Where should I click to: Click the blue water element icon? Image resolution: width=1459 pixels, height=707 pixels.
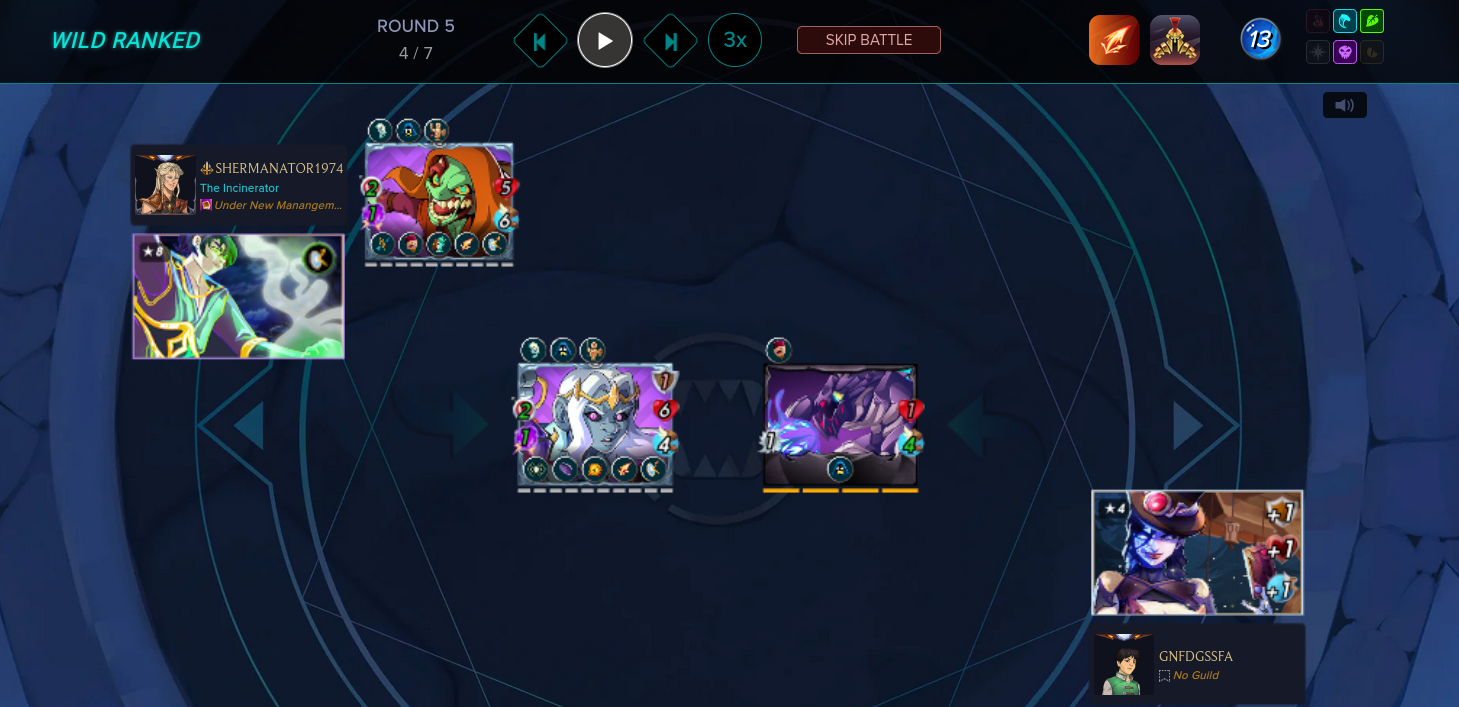[1345, 21]
